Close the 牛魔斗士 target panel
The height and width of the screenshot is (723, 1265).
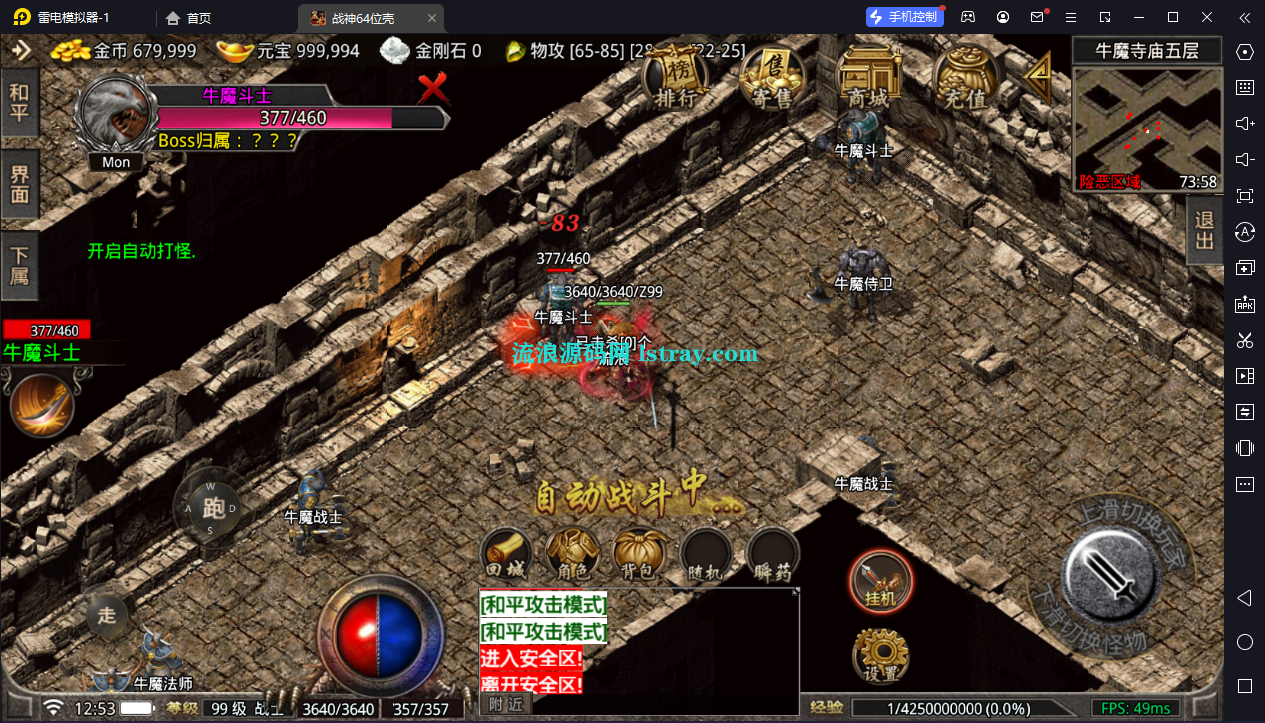pos(433,88)
